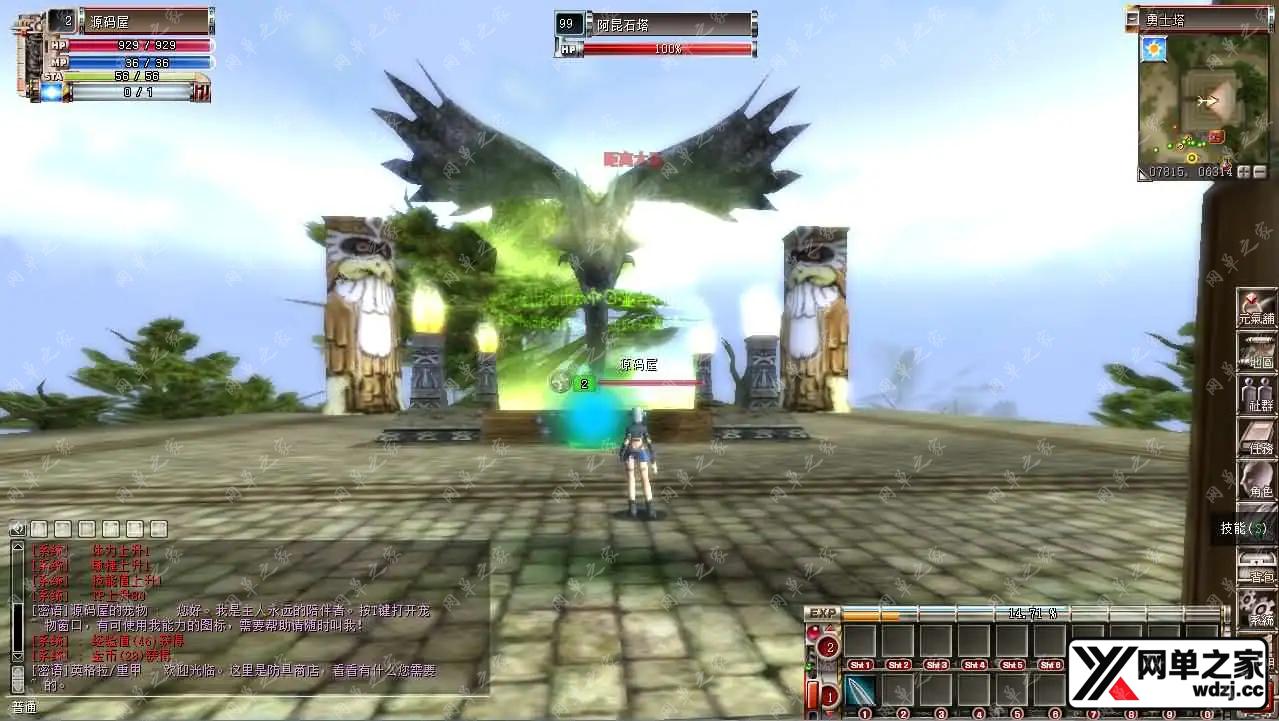The height and width of the screenshot is (721, 1279).
Task: Zoom out the minimap with minus button
Action: click(1259, 172)
